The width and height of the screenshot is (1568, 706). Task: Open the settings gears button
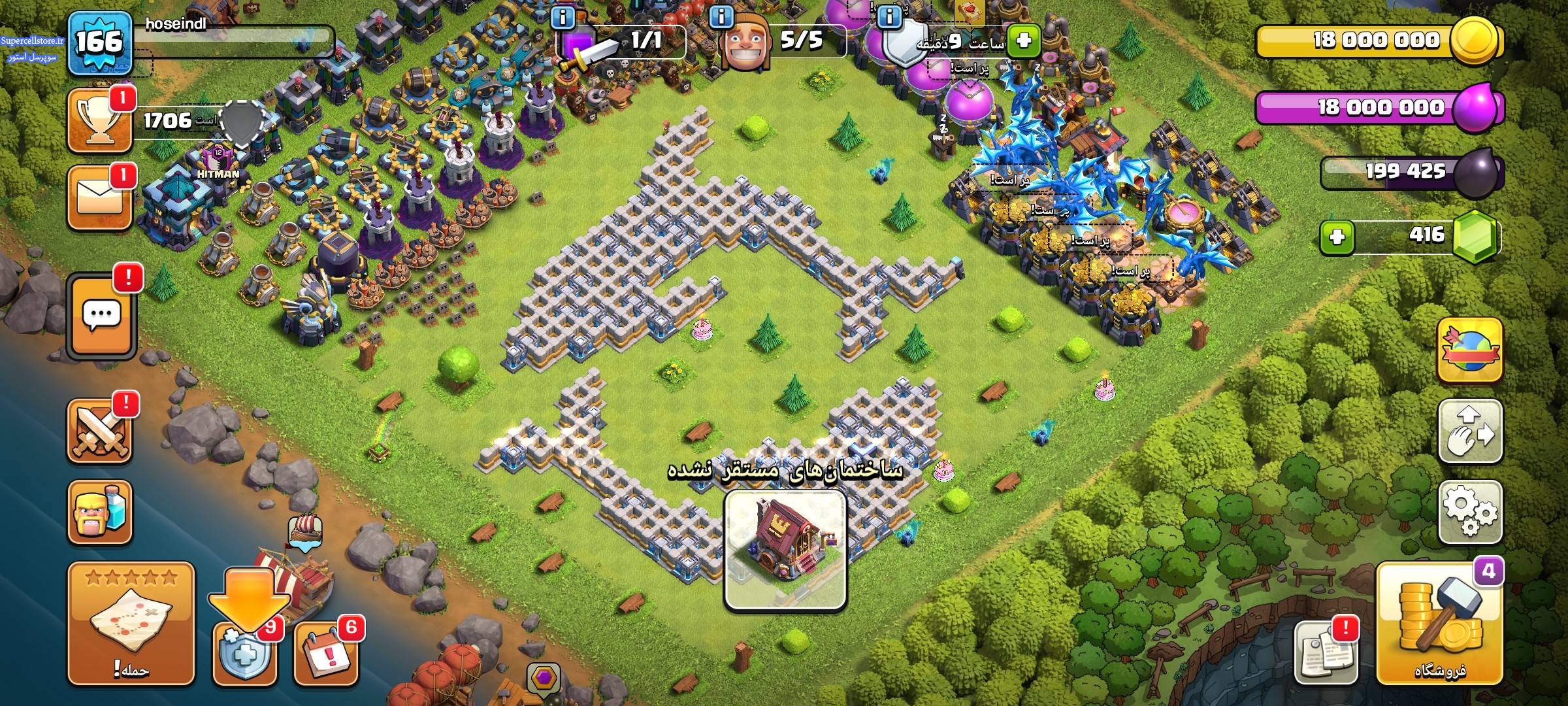pyautogui.click(x=1470, y=511)
